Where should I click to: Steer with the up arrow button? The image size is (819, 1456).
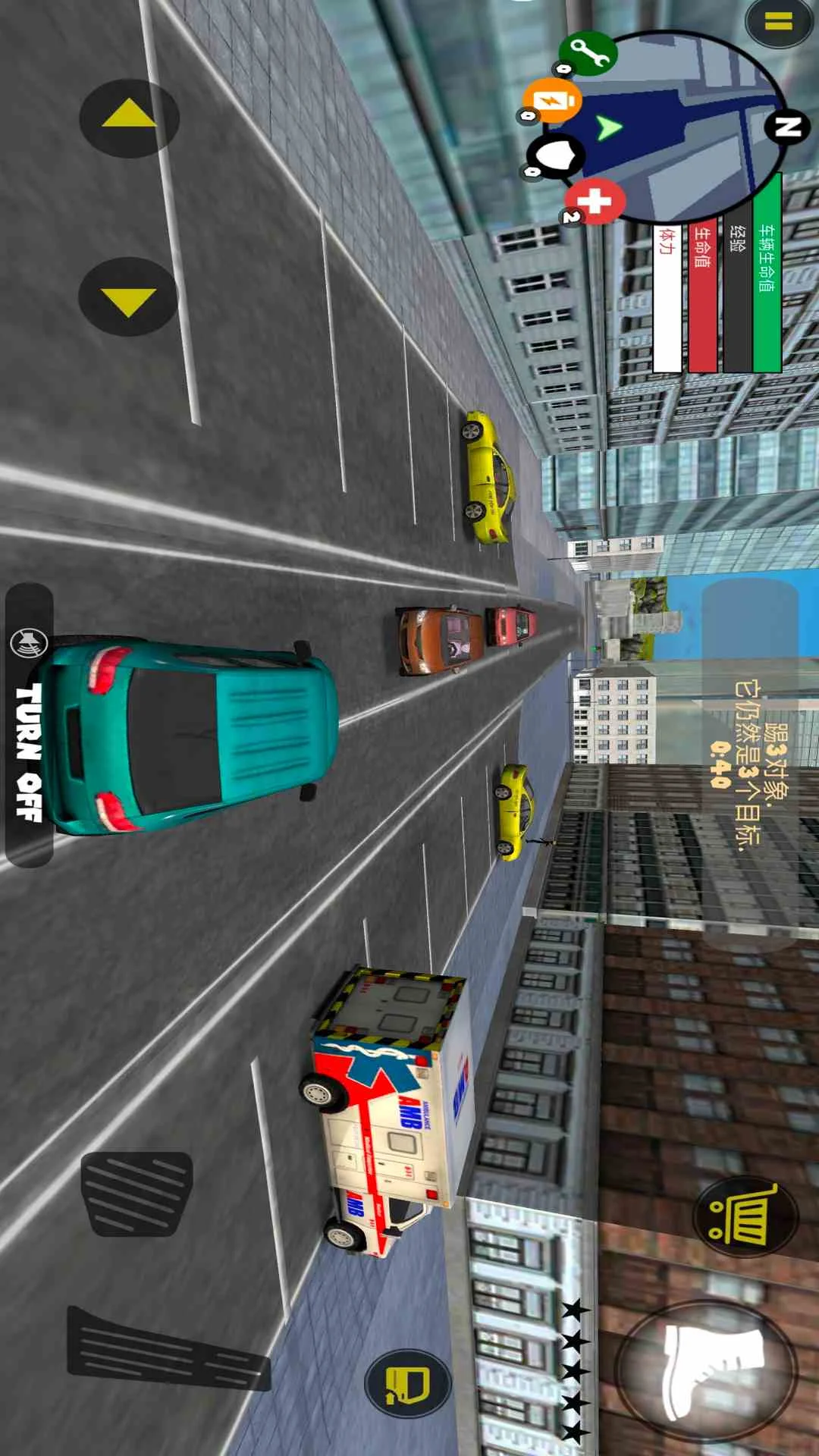tap(129, 118)
